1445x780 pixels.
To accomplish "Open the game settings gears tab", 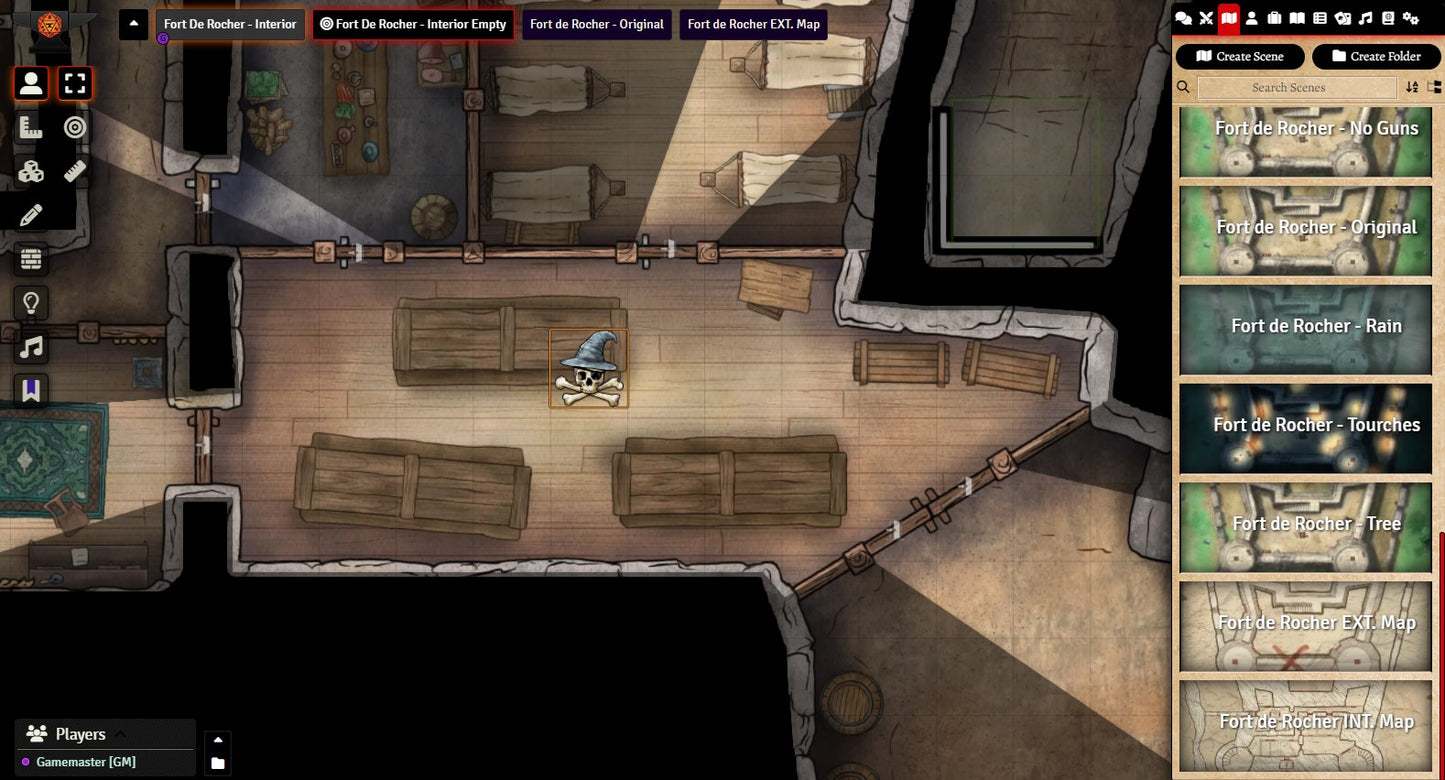I will click(x=1411, y=18).
